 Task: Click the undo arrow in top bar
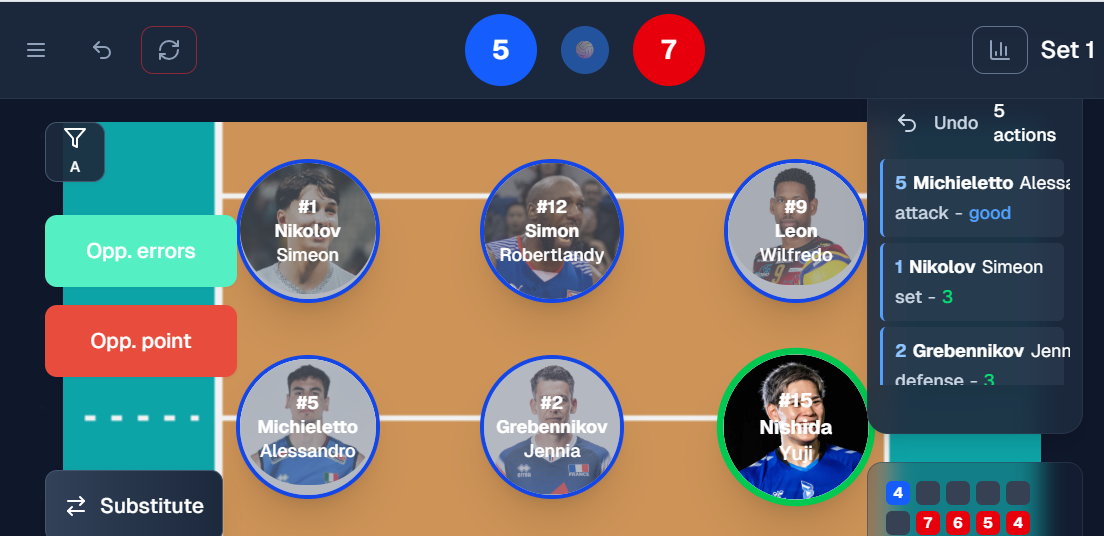[x=102, y=50]
